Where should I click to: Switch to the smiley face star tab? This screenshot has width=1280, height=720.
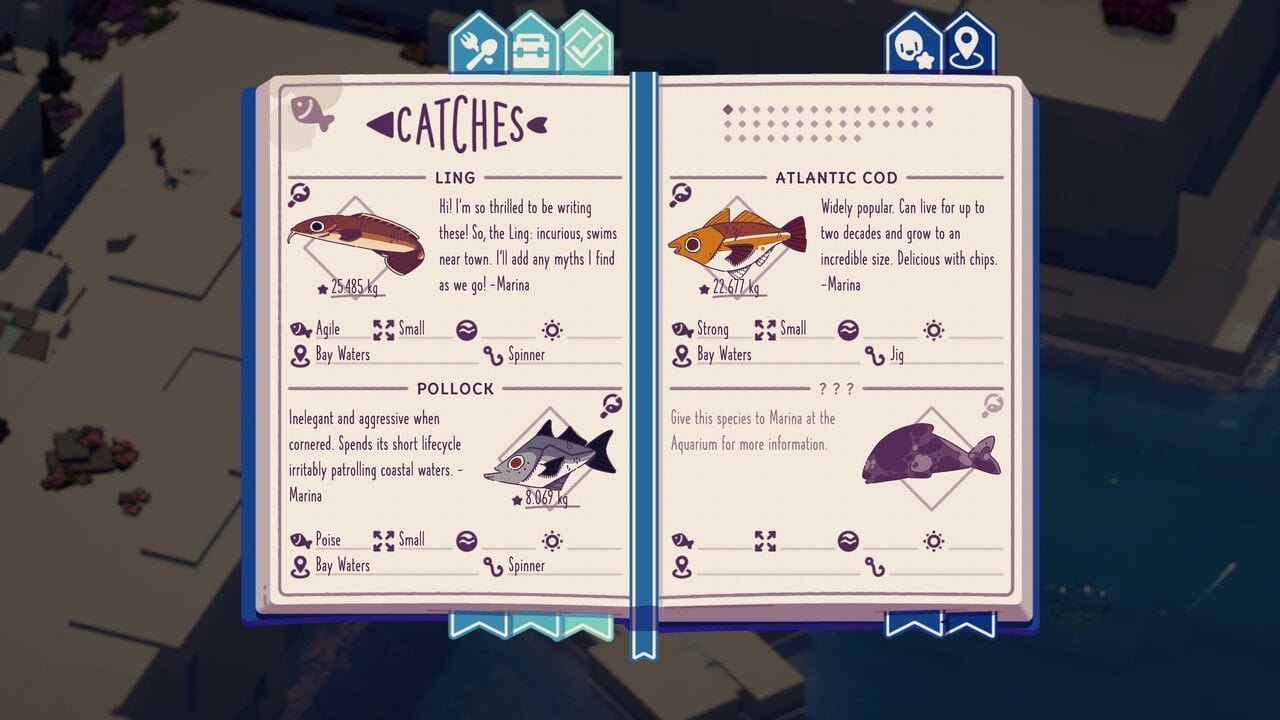913,45
